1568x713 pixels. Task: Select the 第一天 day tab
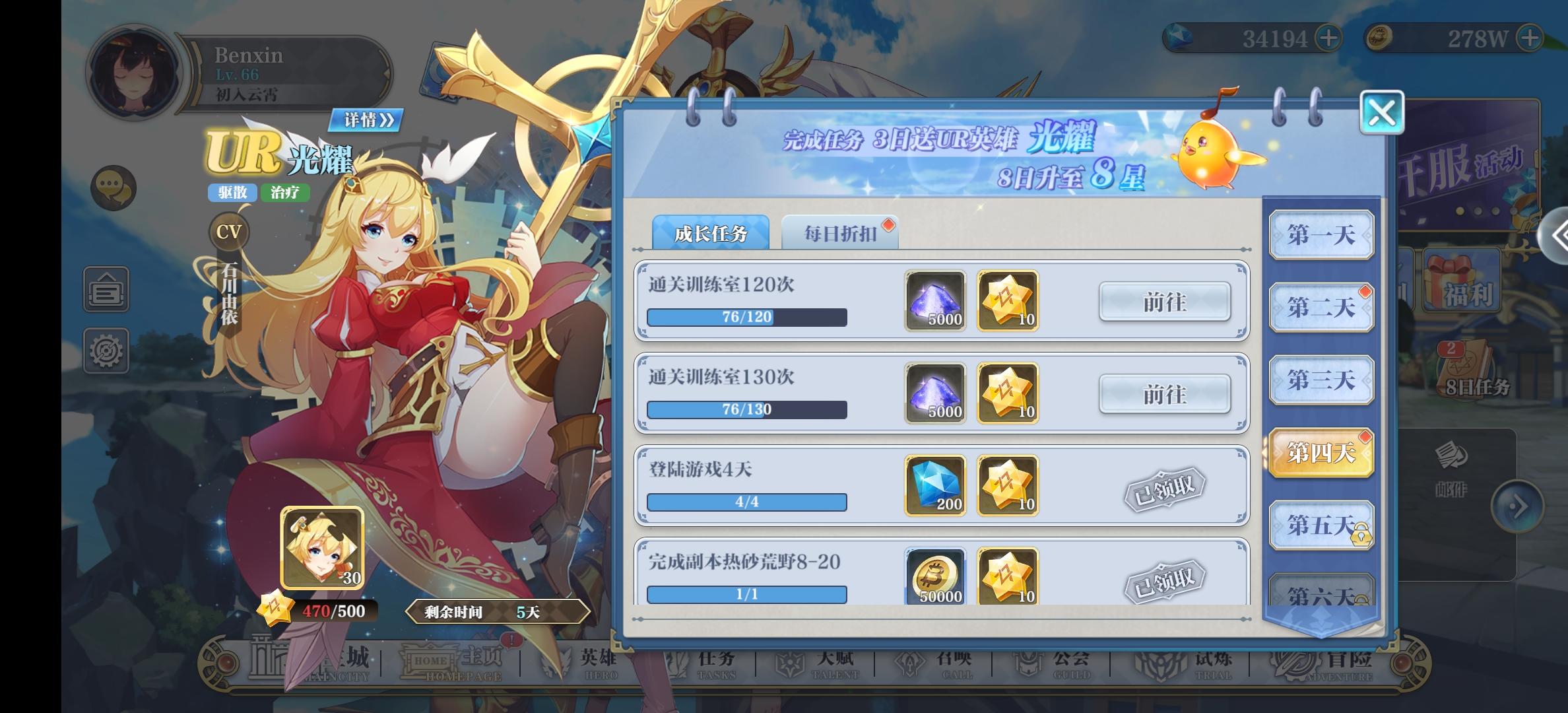[1322, 234]
